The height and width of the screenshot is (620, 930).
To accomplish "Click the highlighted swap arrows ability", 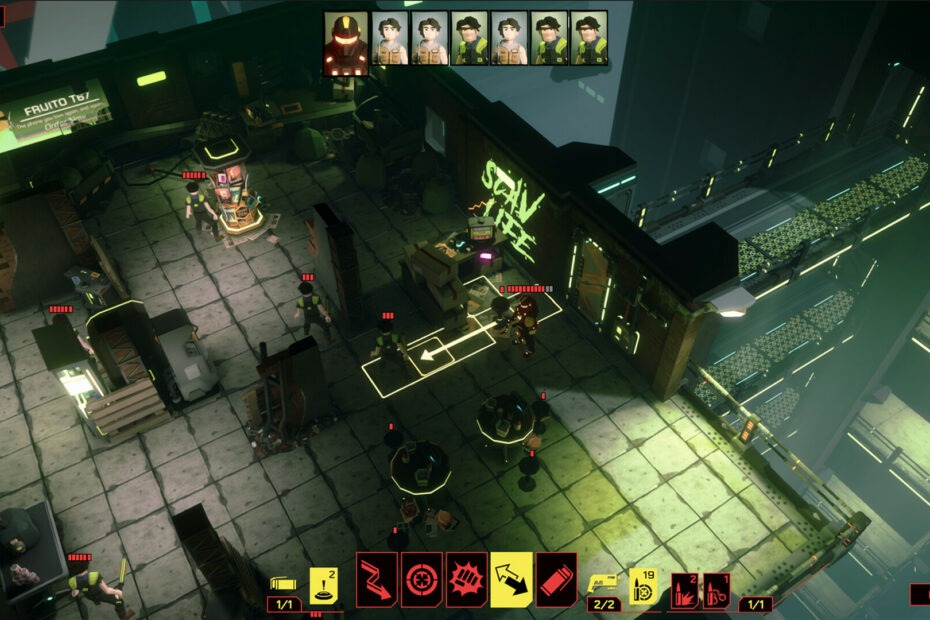I will (511, 580).
